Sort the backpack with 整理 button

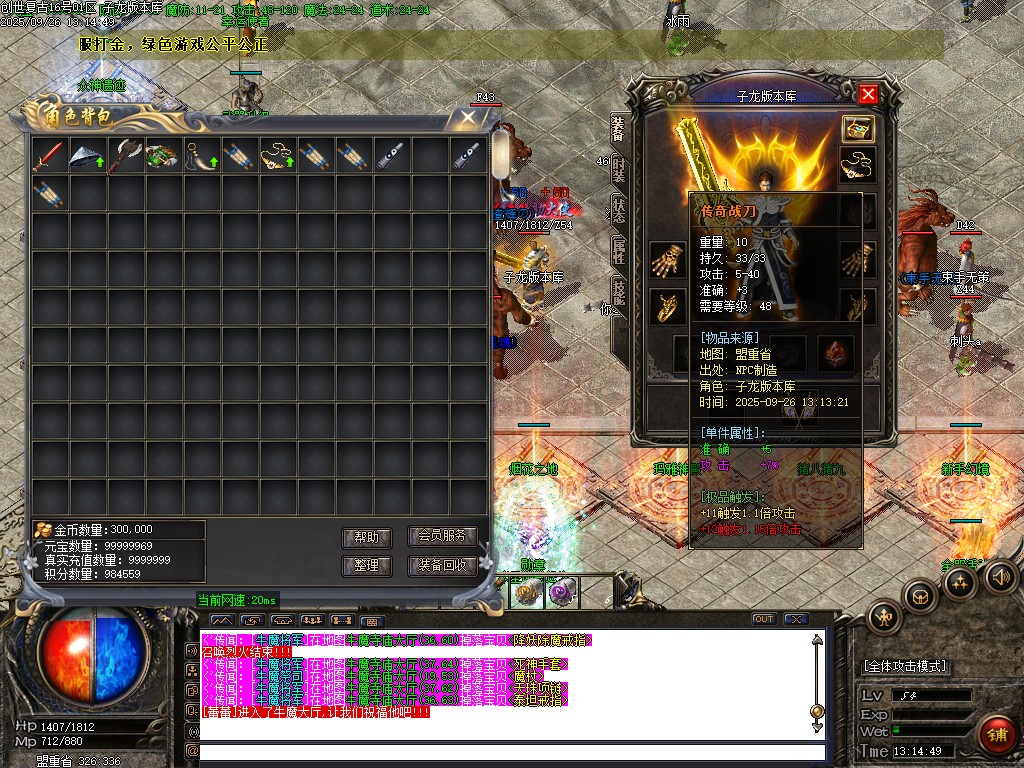(367, 566)
